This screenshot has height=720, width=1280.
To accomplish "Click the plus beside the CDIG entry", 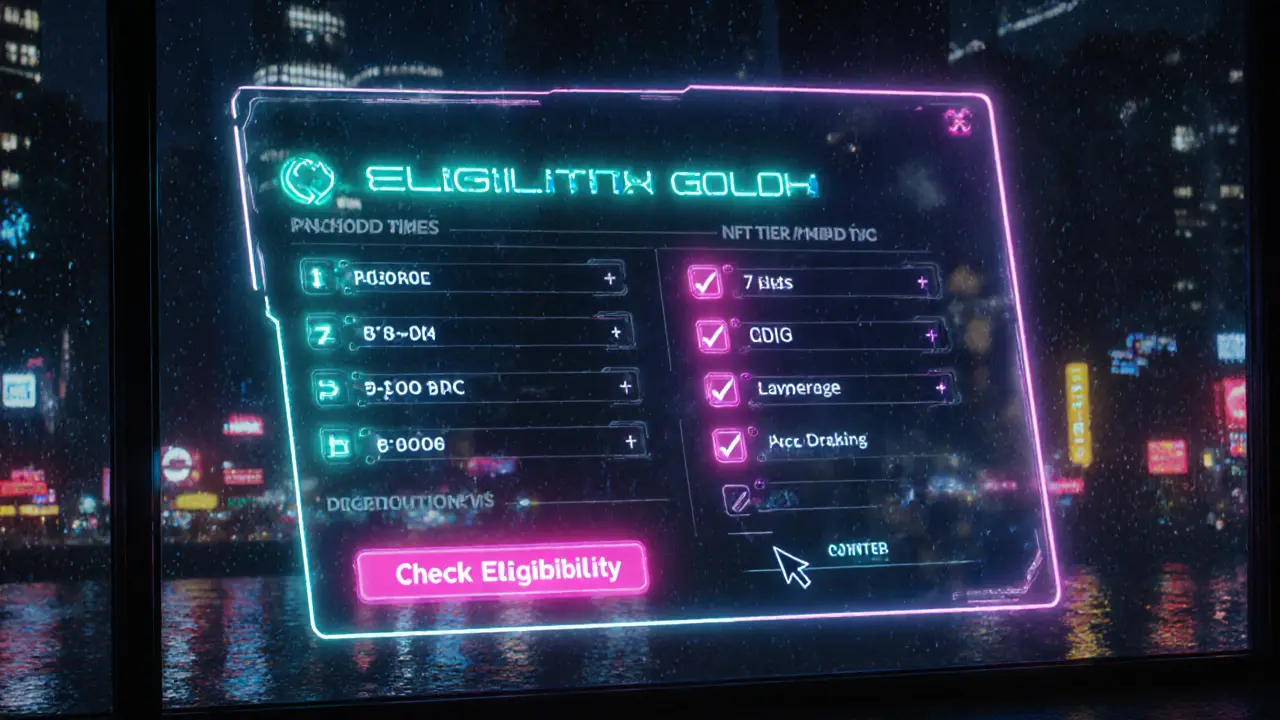I will tap(931, 335).
